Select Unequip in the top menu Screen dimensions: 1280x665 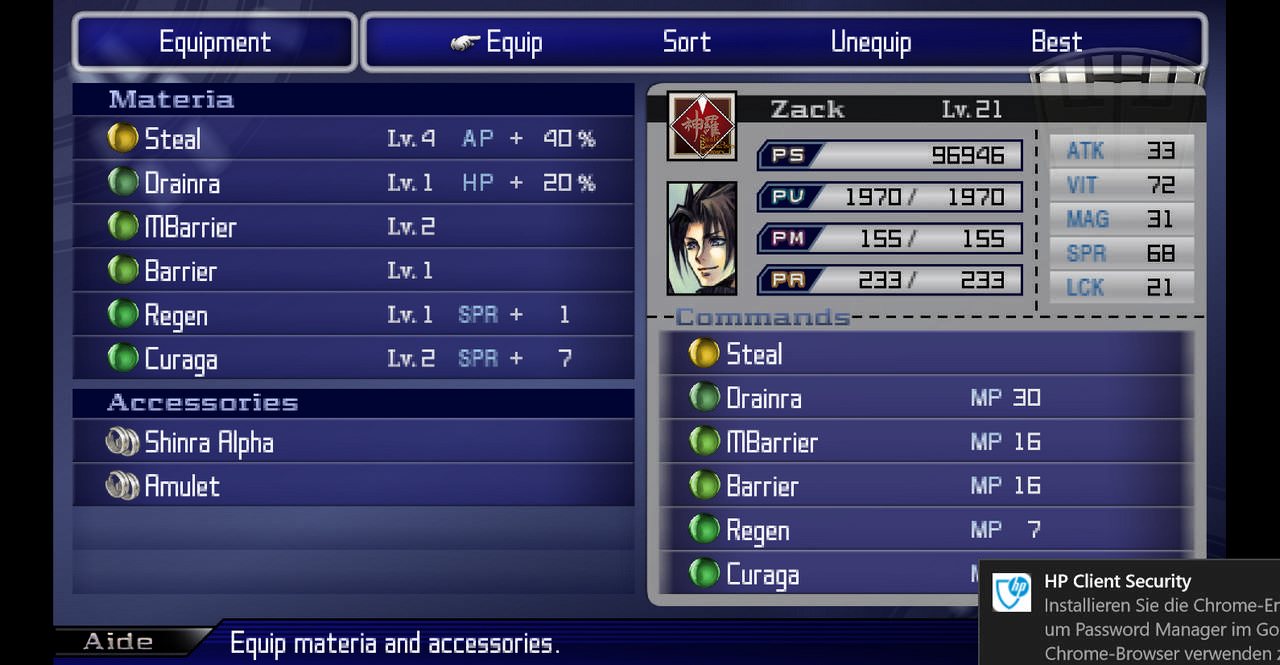click(x=870, y=42)
